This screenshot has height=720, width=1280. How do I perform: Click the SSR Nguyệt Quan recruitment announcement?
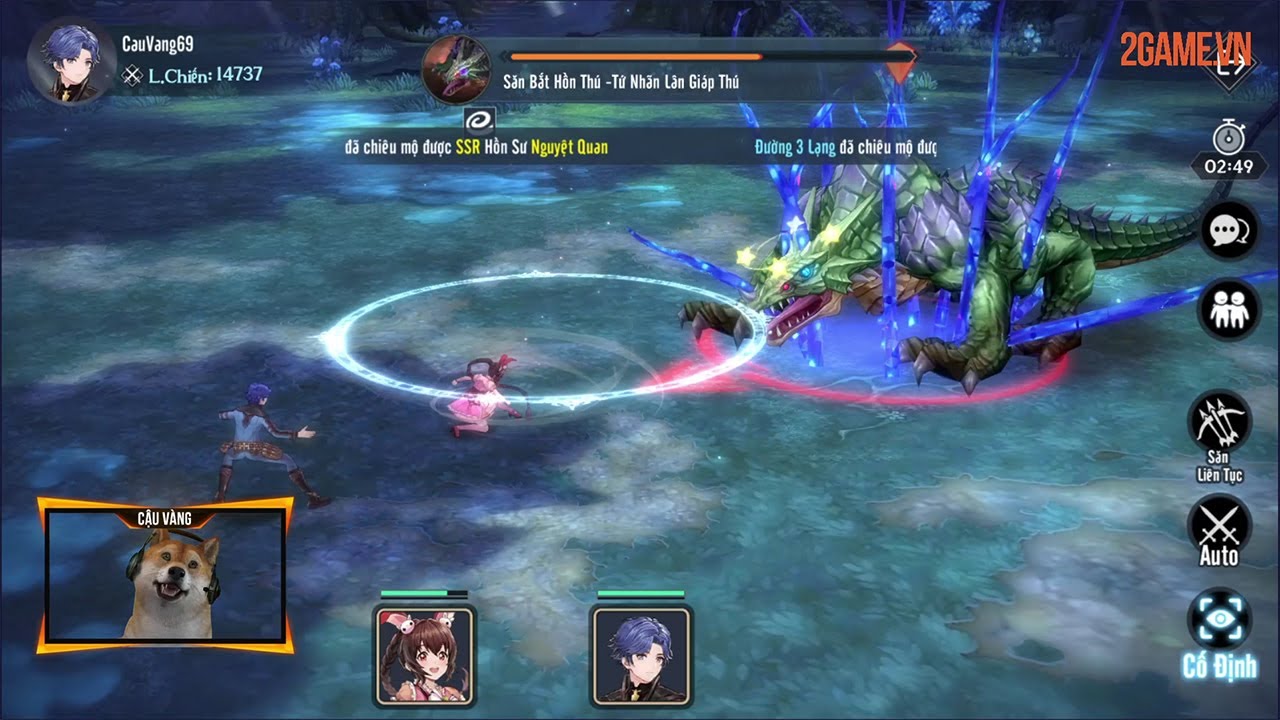pyautogui.click(x=476, y=147)
